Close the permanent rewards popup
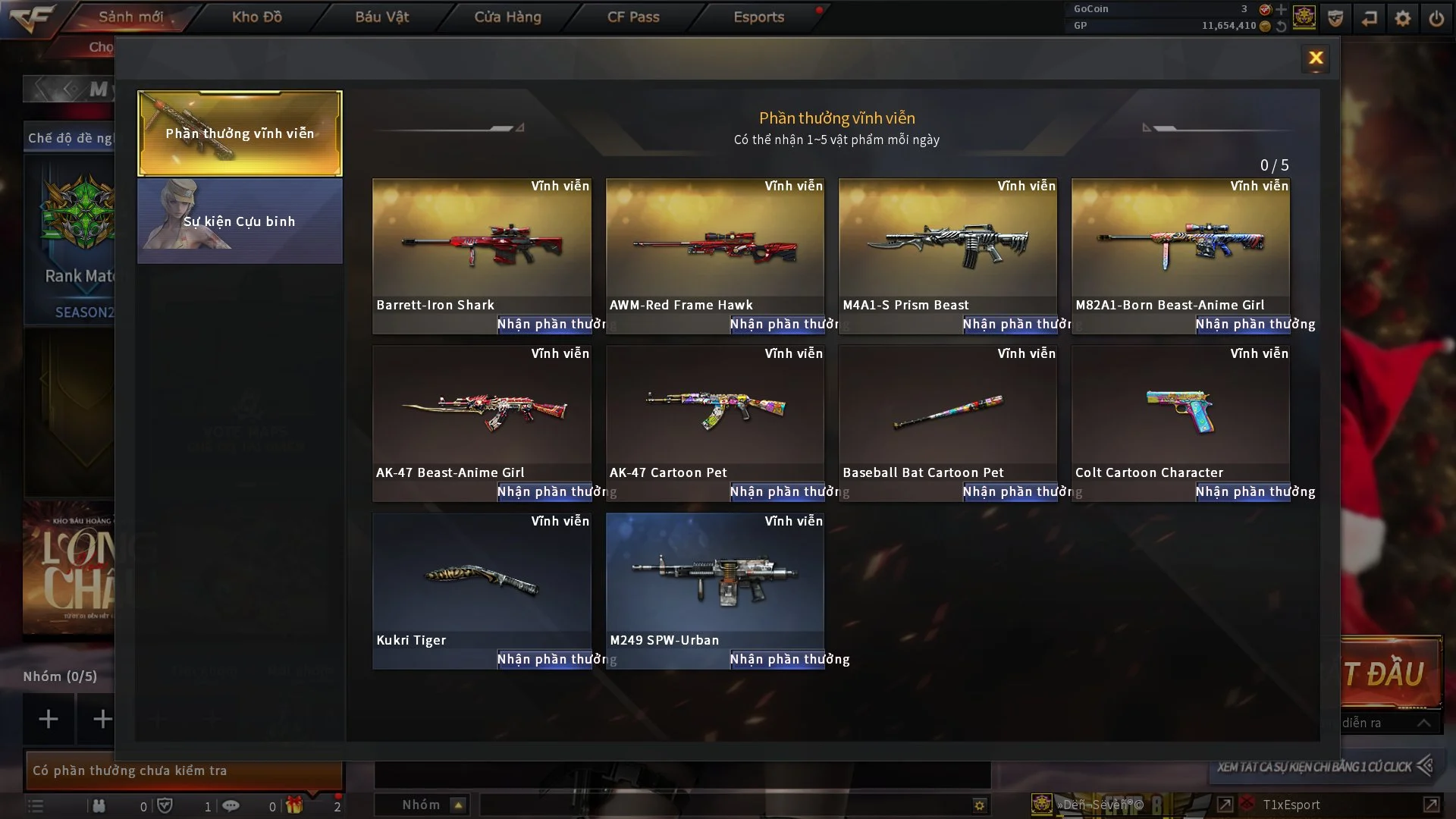This screenshot has height=819, width=1456. coord(1316,58)
